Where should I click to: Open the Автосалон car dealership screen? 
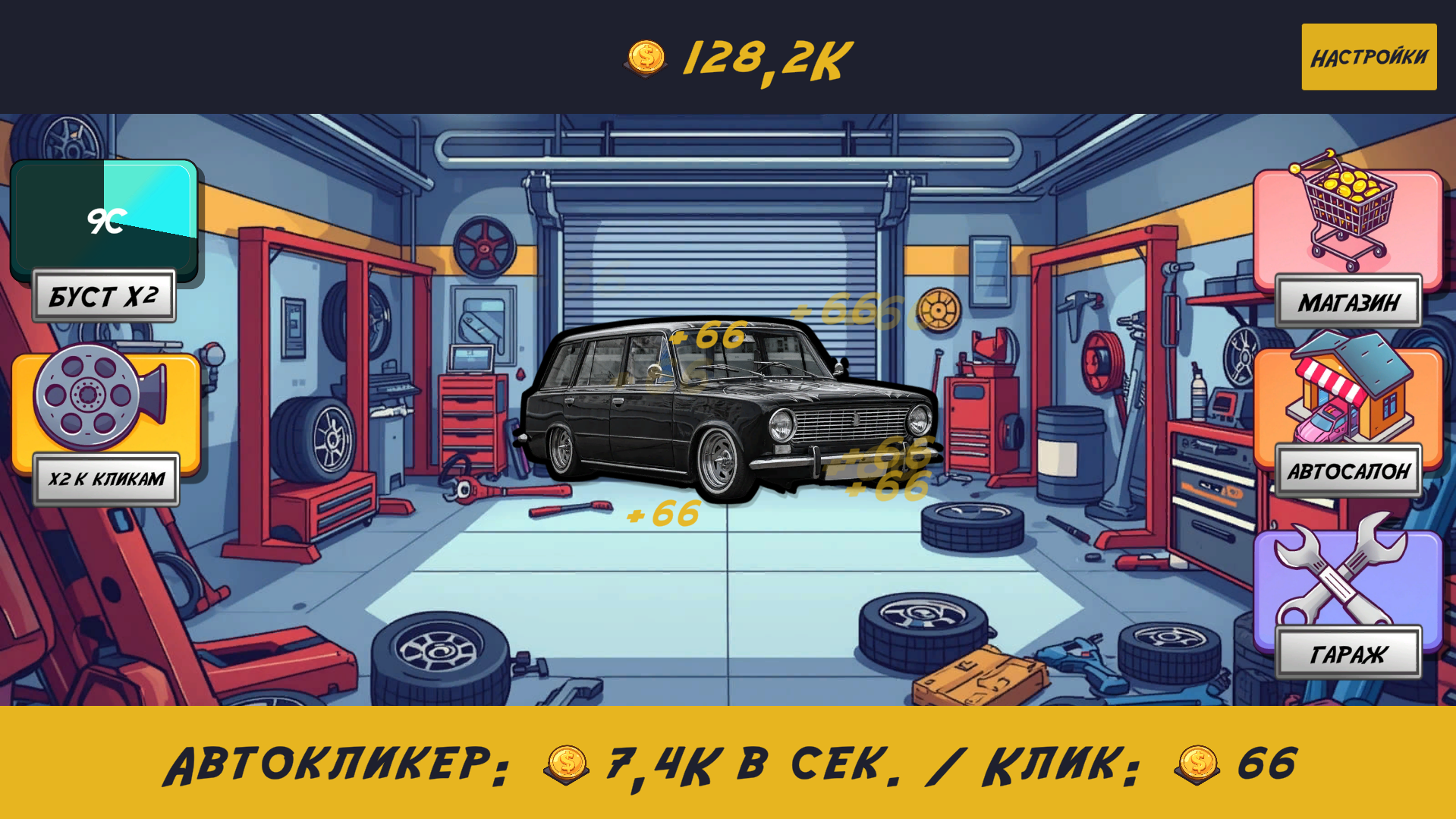1350,471
